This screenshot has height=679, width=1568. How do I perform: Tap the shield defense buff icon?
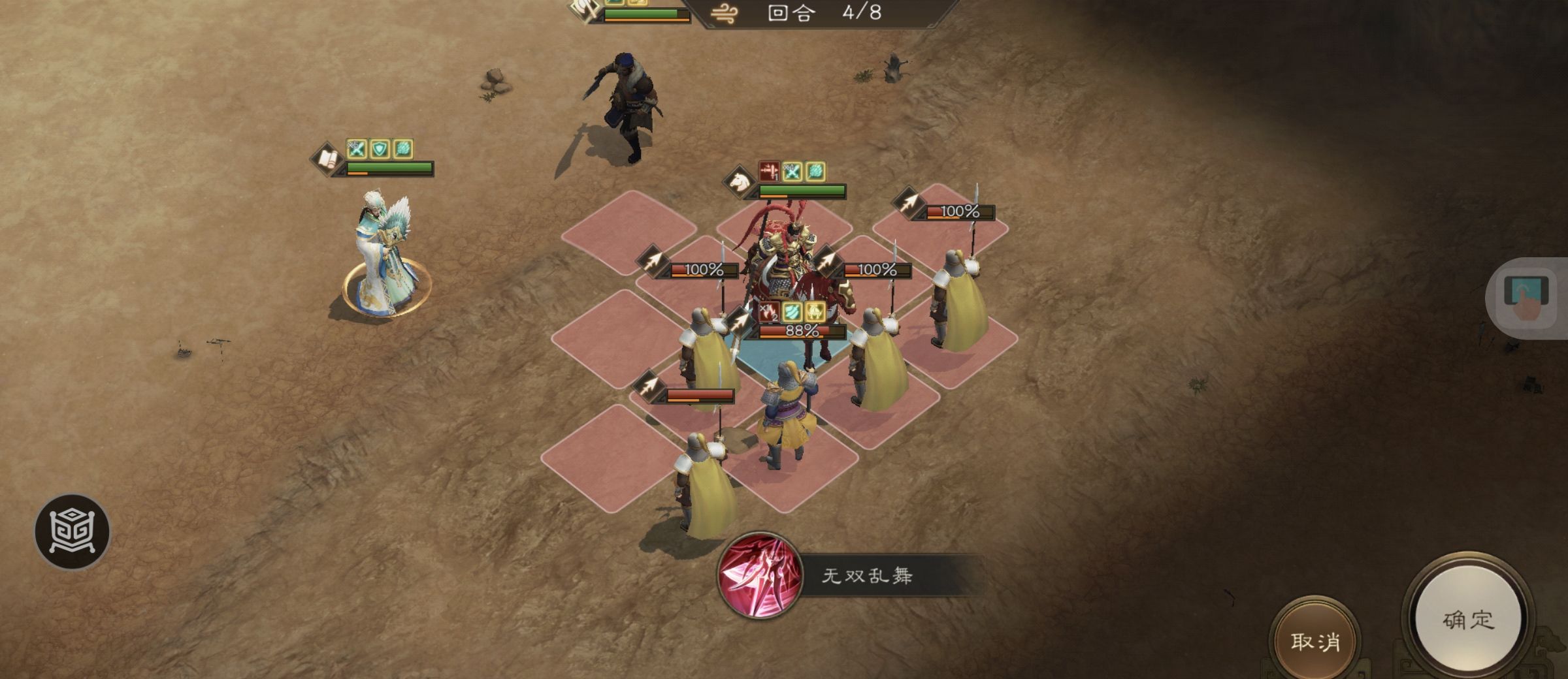379,150
